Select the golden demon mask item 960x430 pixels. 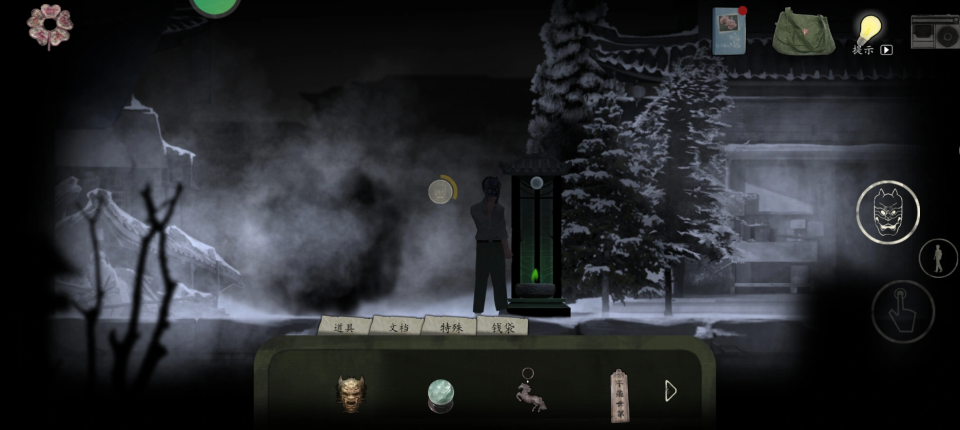coord(350,393)
